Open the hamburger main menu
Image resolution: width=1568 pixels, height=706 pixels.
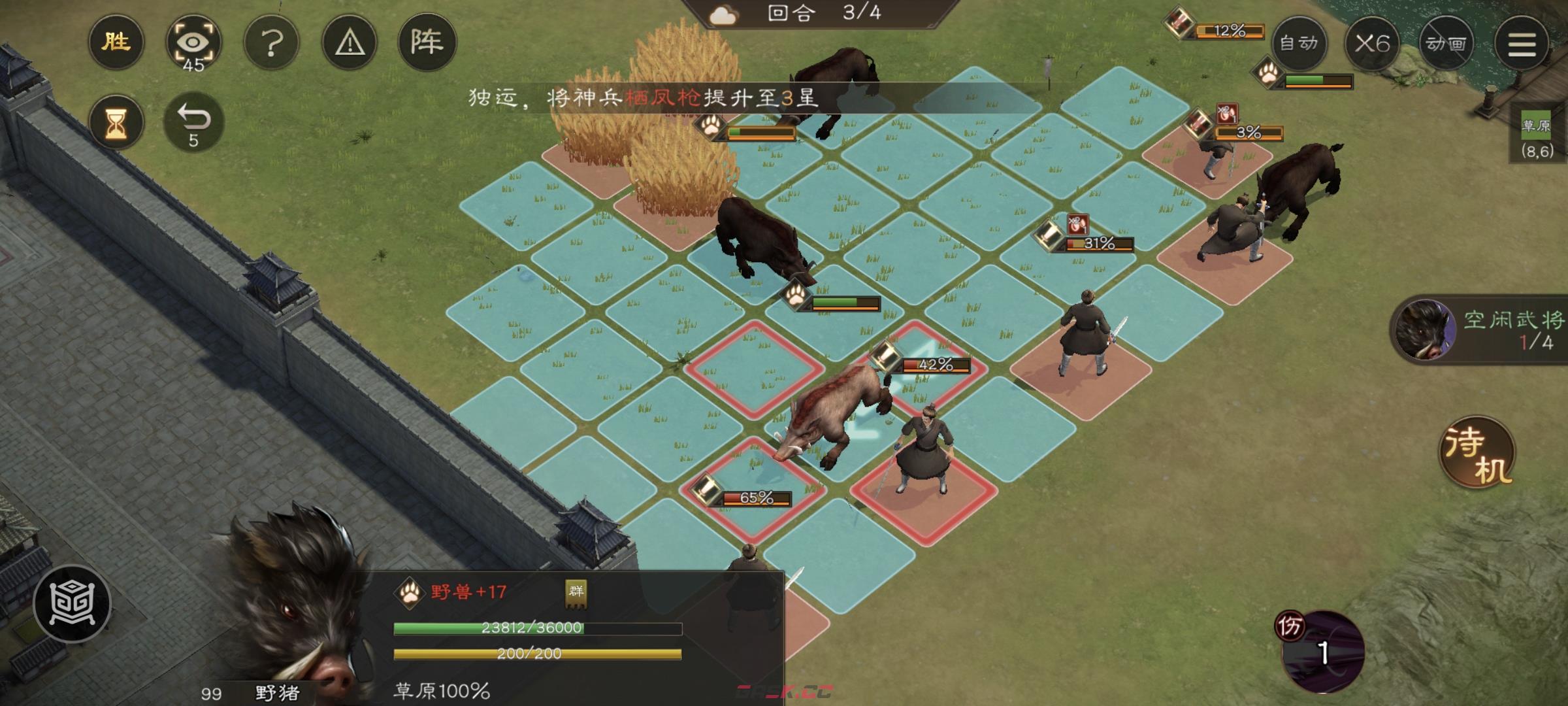[1522, 43]
